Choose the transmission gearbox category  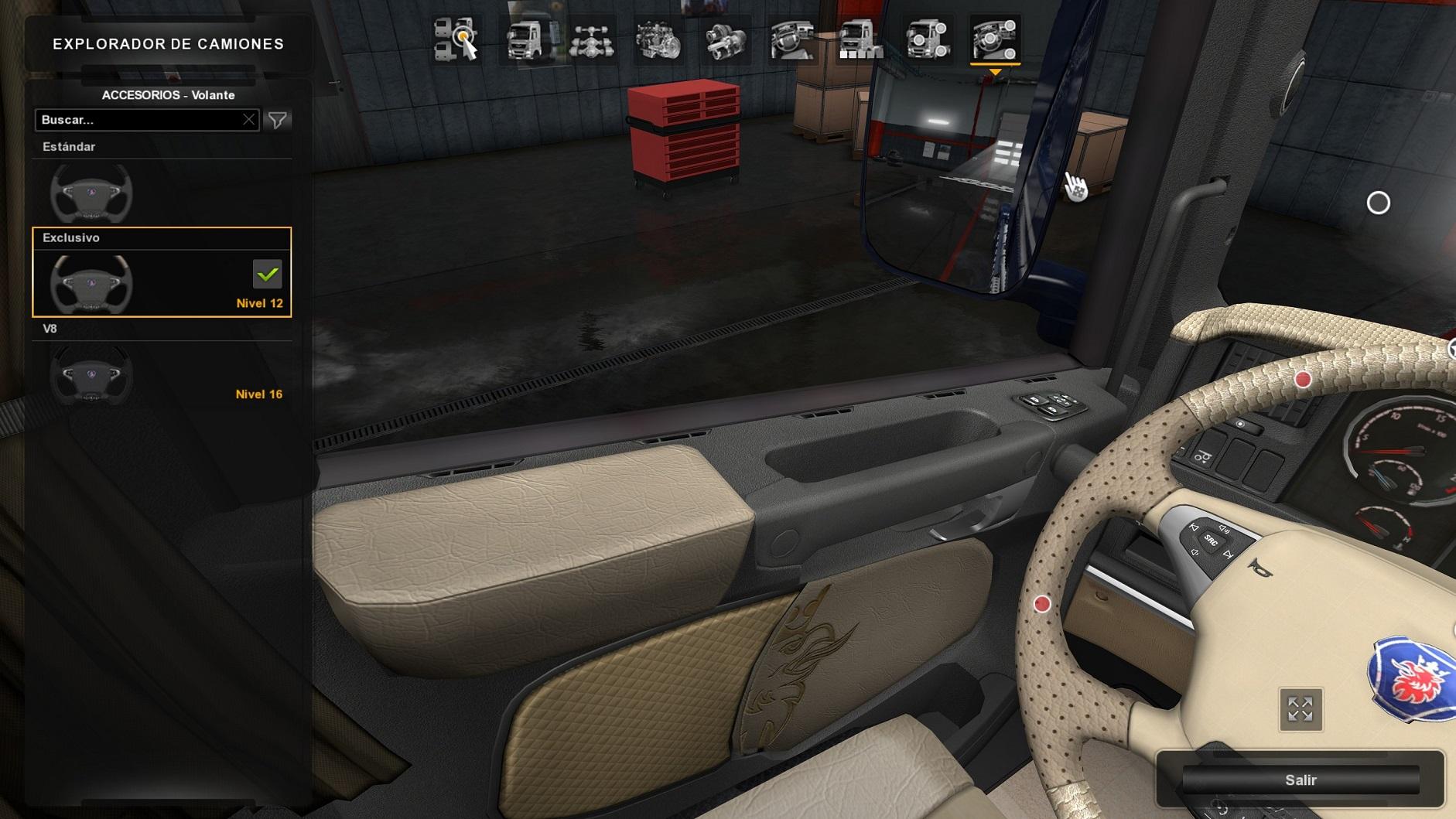[x=726, y=39]
